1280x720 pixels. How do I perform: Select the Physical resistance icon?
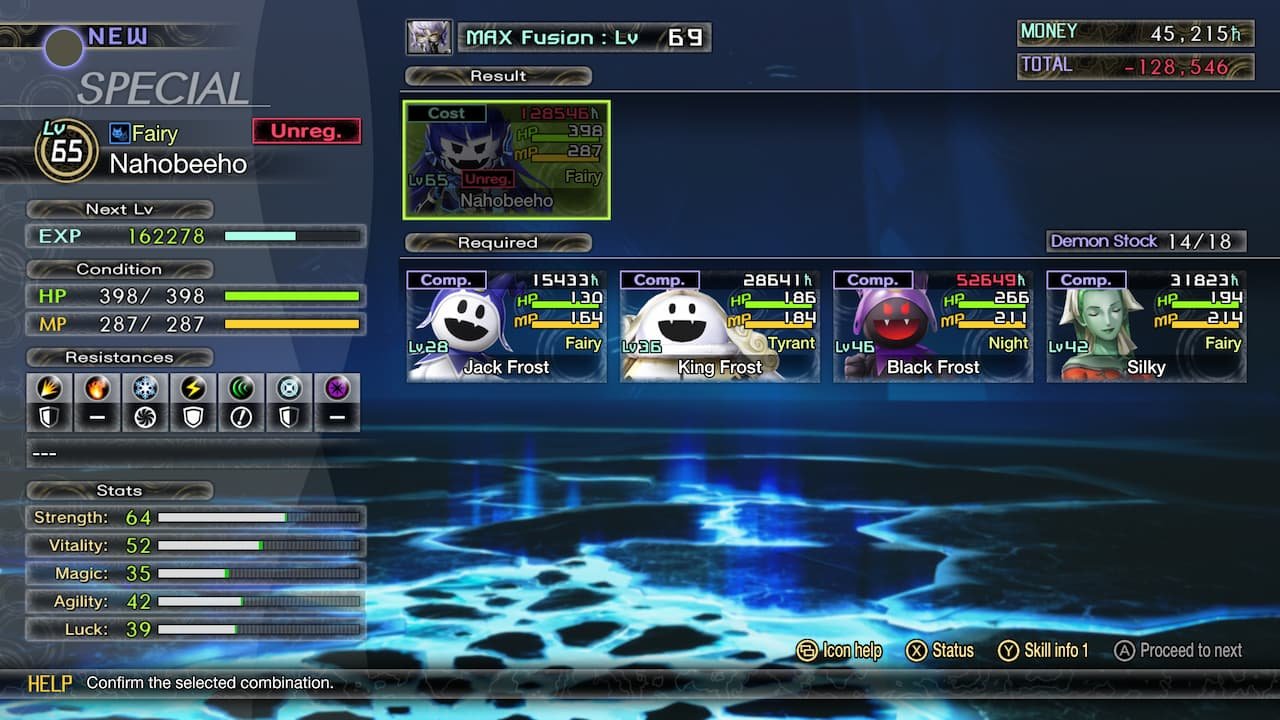[48, 388]
